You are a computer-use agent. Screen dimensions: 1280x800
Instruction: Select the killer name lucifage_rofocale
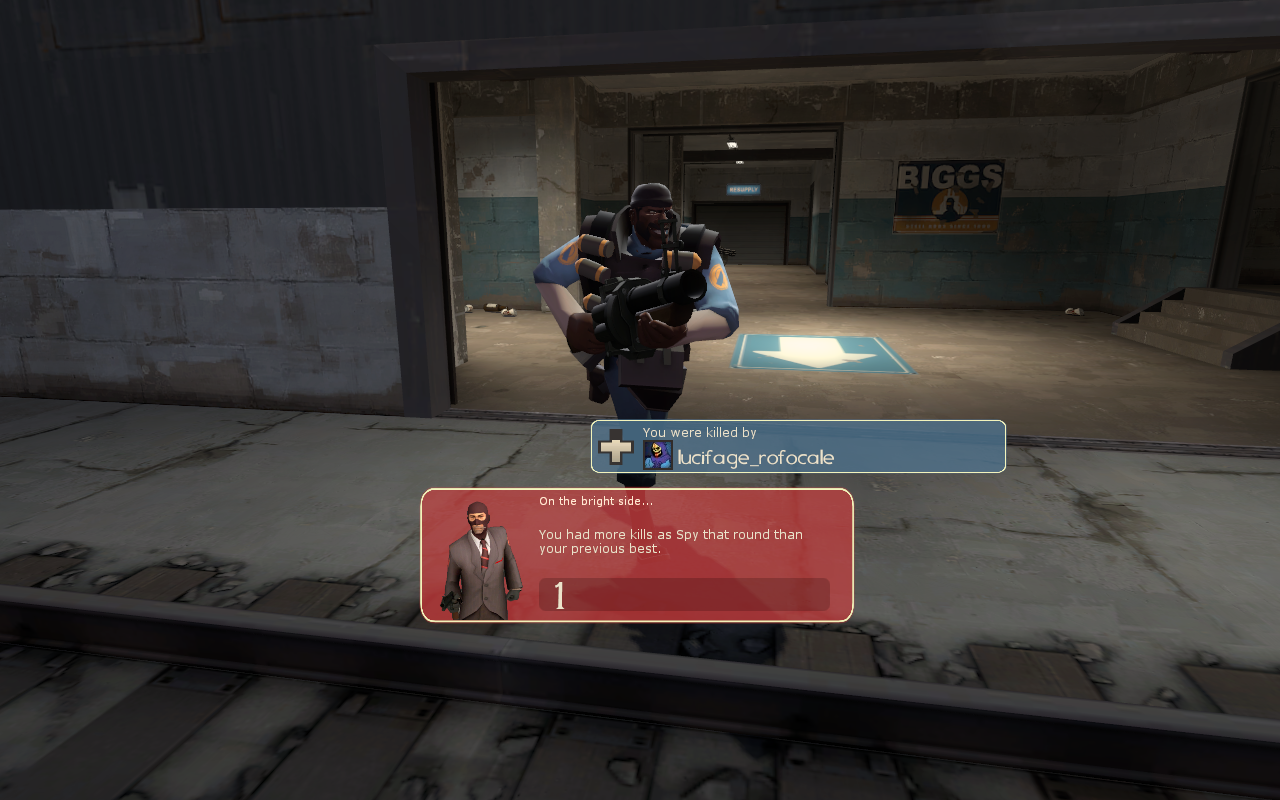(x=755, y=458)
